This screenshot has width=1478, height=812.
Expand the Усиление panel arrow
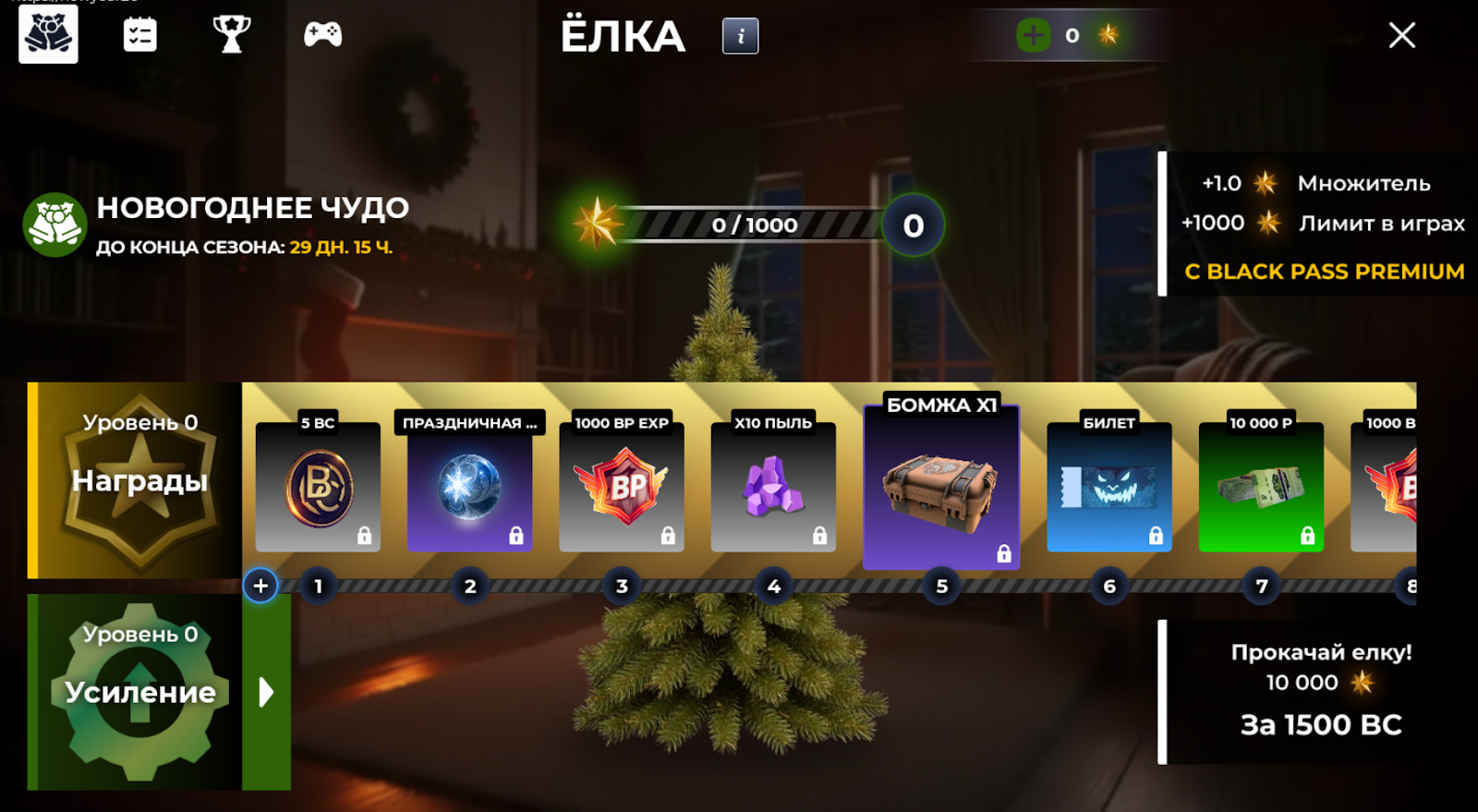[266, 692]
